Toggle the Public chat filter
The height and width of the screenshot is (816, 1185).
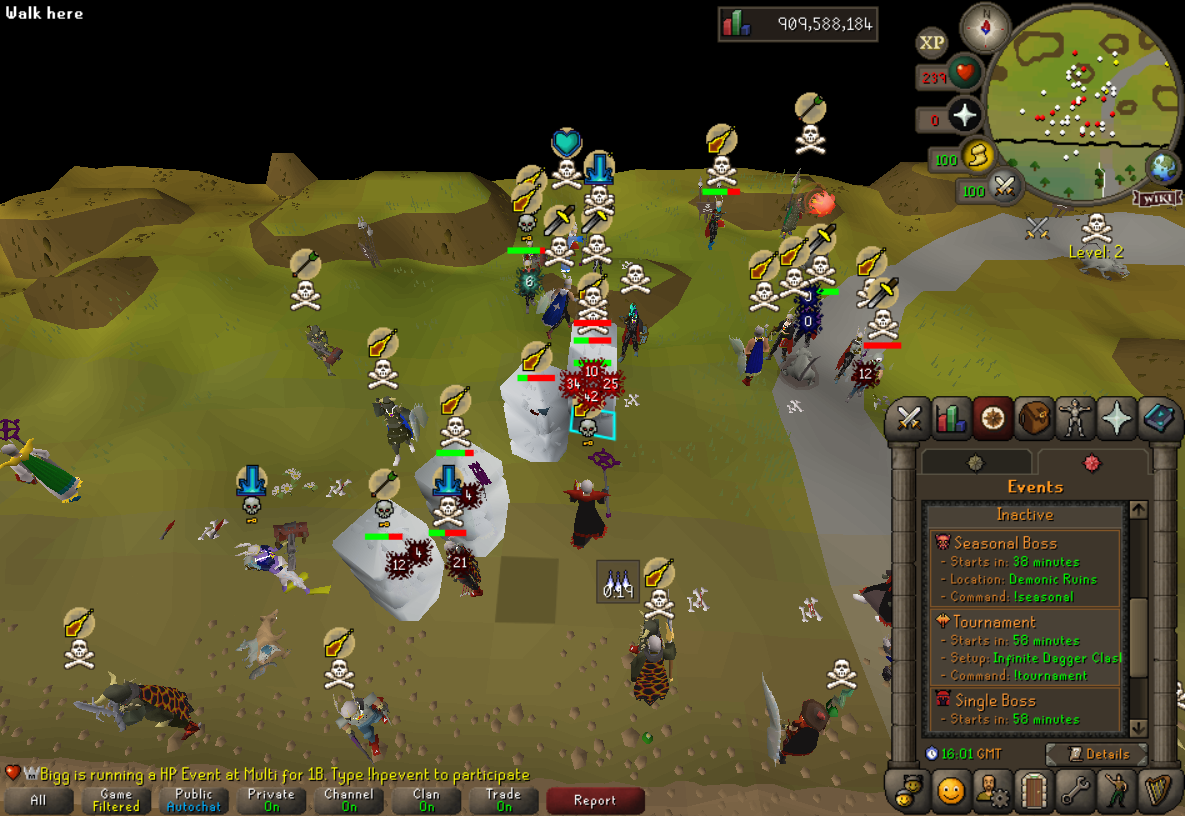[194, 800]
